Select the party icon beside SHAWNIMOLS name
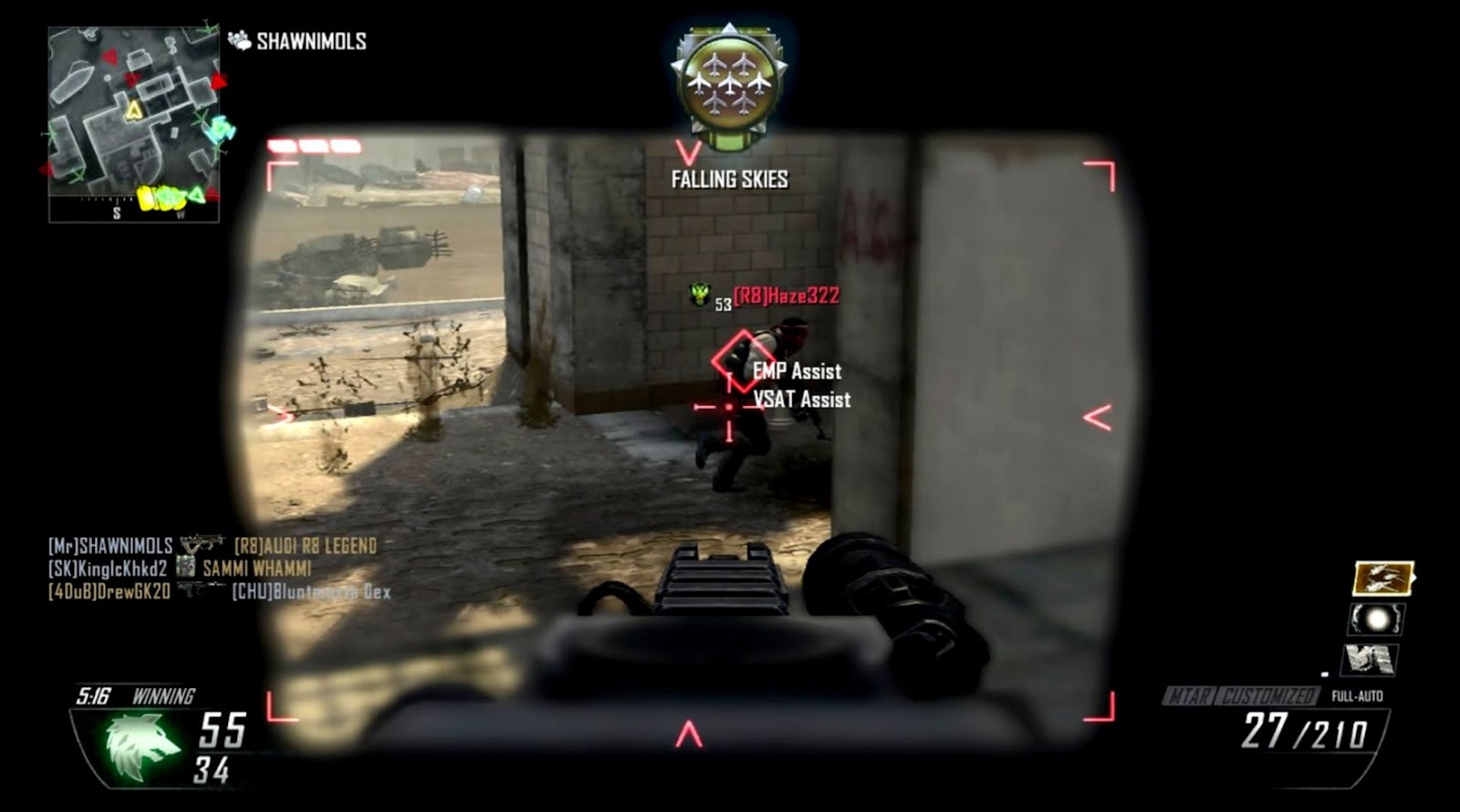This screenshot has height=812, width=1460. click(x=240, y=40)
